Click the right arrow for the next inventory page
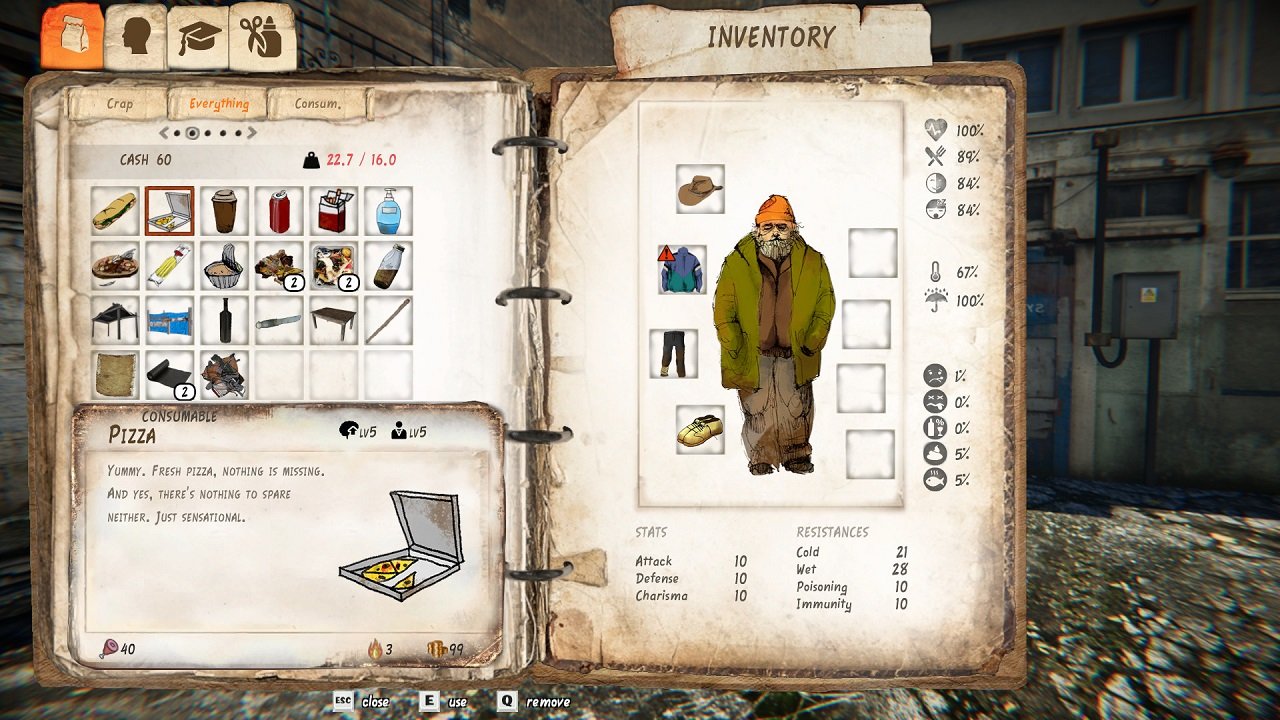The height and width of the screenshot is (720, 1280). coord(253,131)
